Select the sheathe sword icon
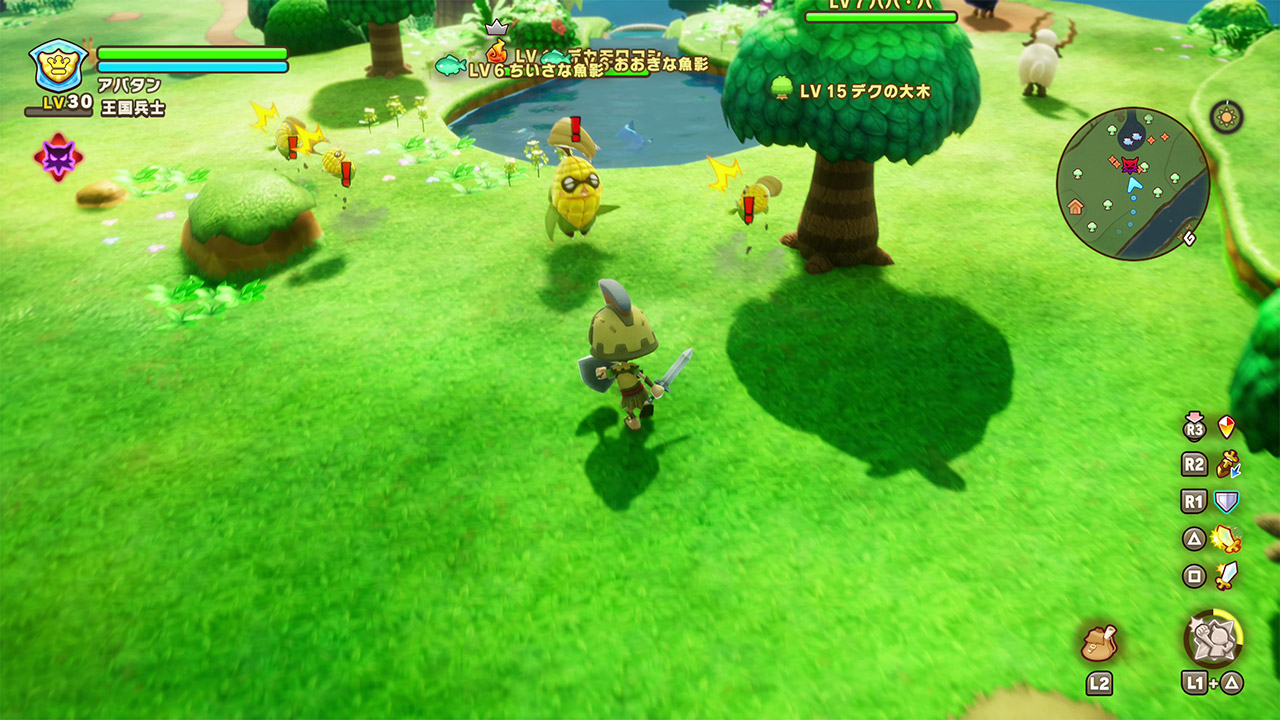The width and height of the screenshot is (1280, 720). click(x=1227, y=464)
